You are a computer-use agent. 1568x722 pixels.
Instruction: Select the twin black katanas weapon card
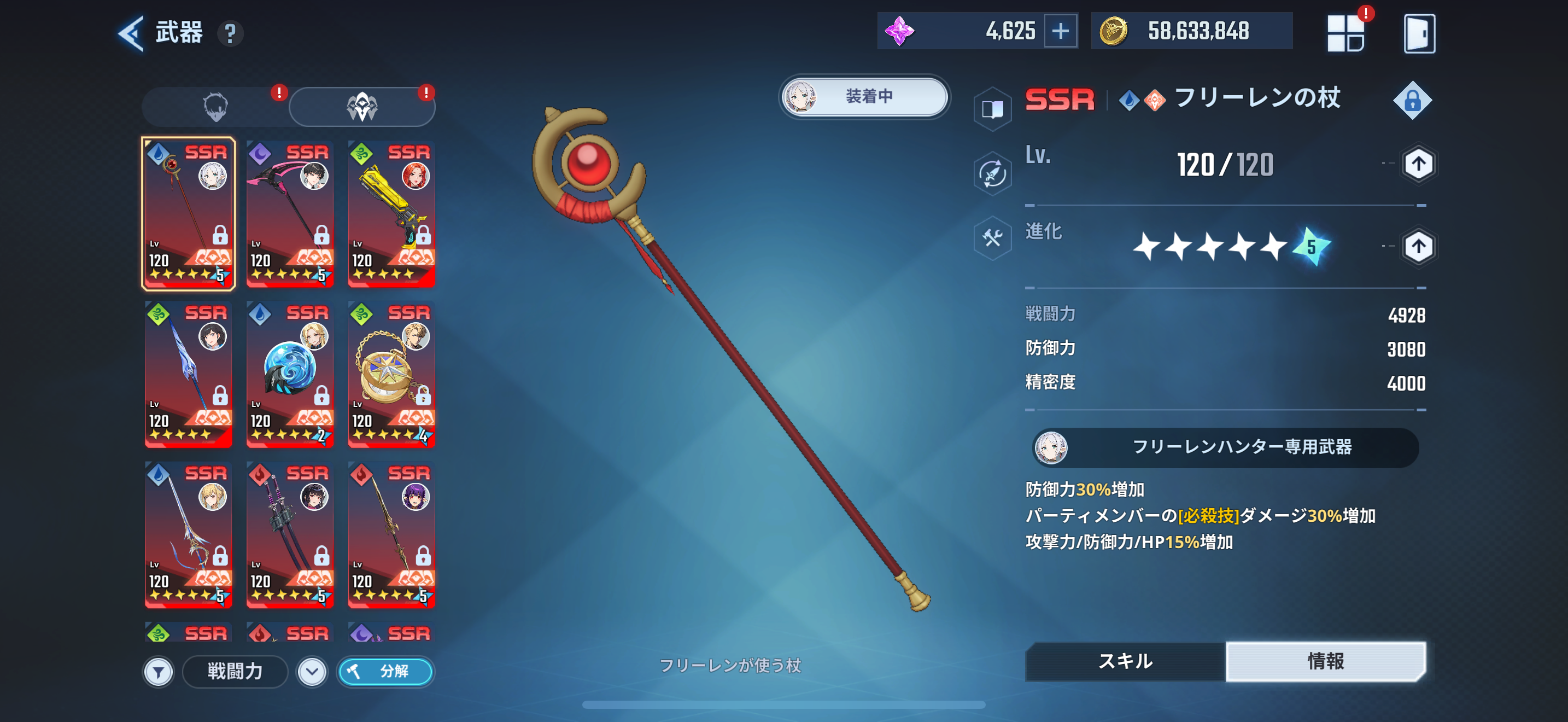(290, 534)
